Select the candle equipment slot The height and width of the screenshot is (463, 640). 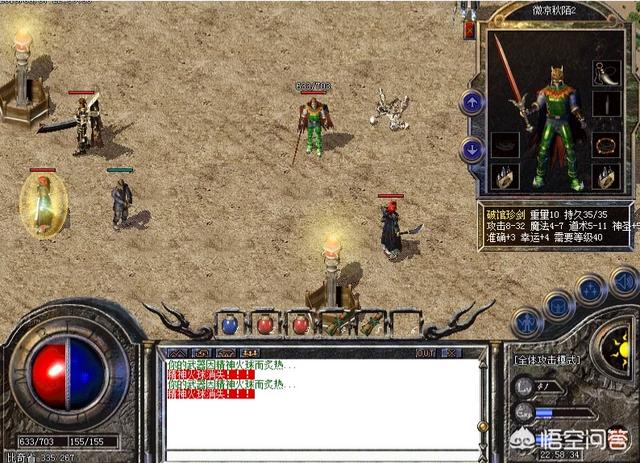click(604, 105)
